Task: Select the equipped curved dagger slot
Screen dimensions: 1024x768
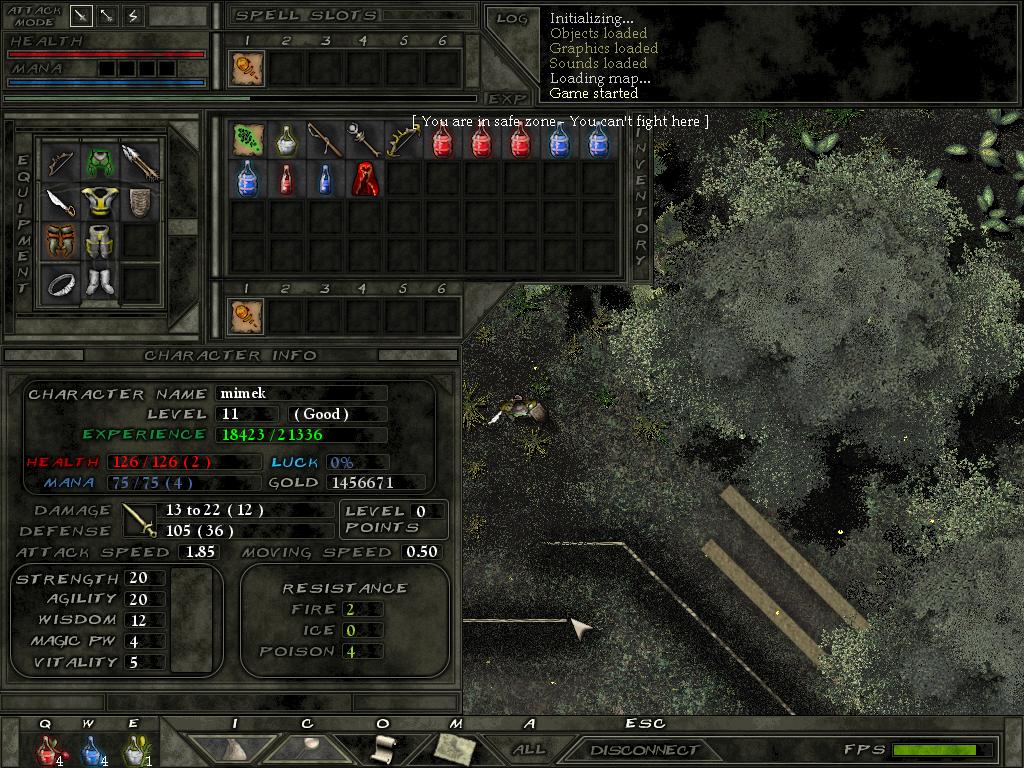Action: pos(60,202)
